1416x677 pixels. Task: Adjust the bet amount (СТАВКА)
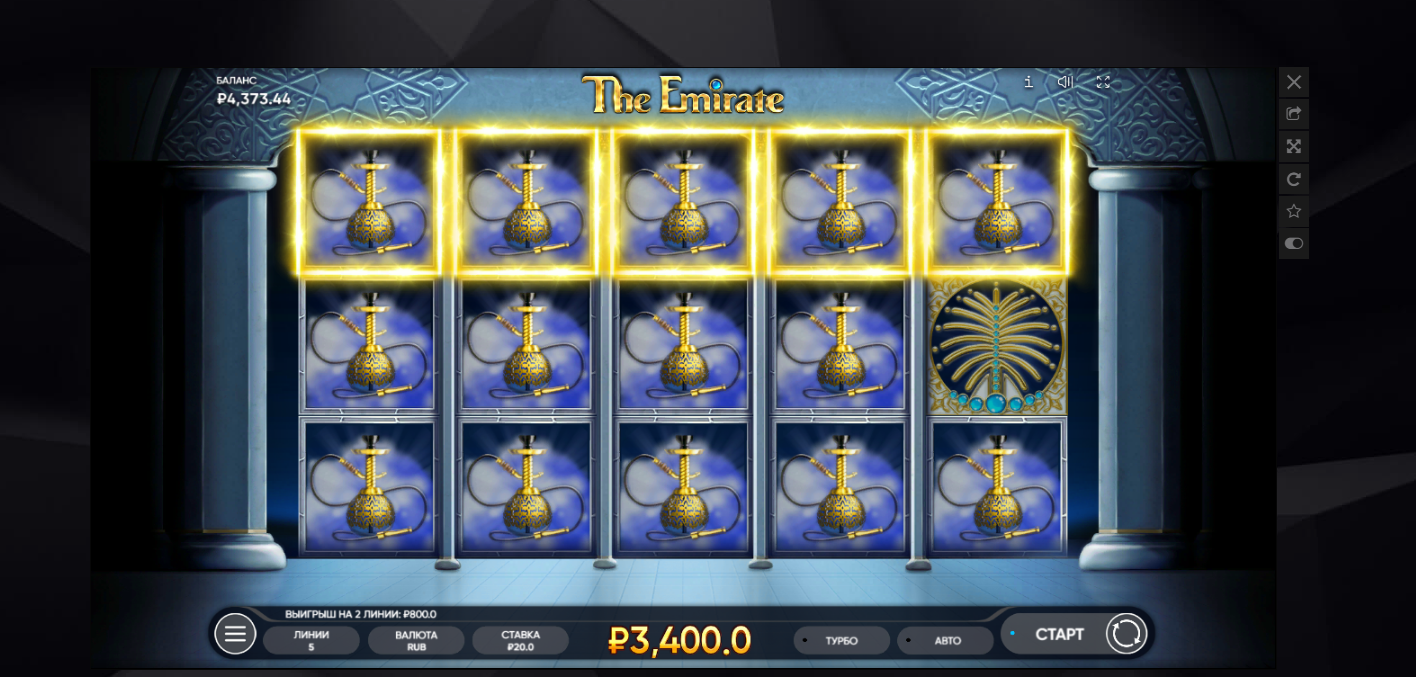[520, 640]
